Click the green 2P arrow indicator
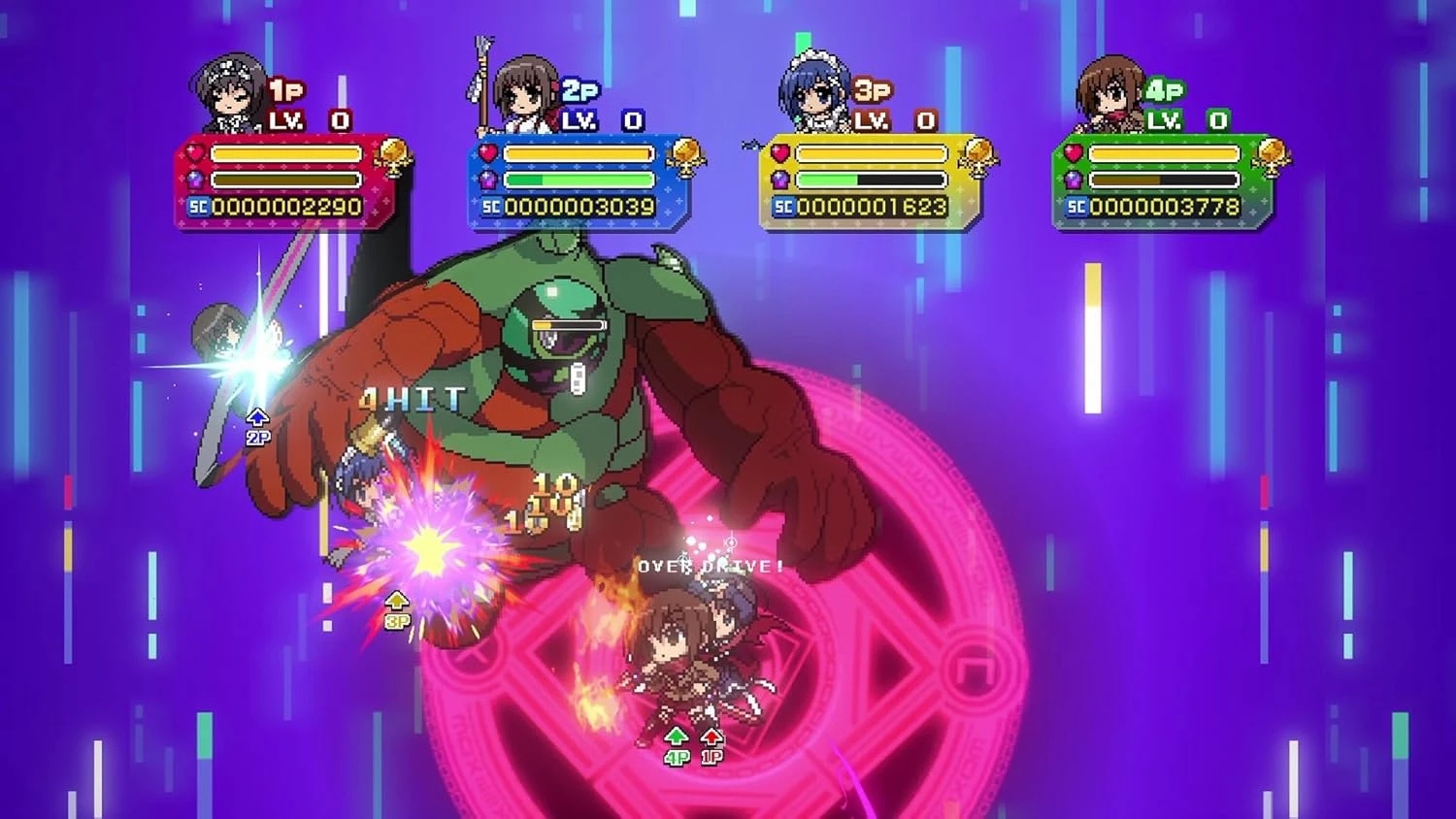 [x=256, y=425]
